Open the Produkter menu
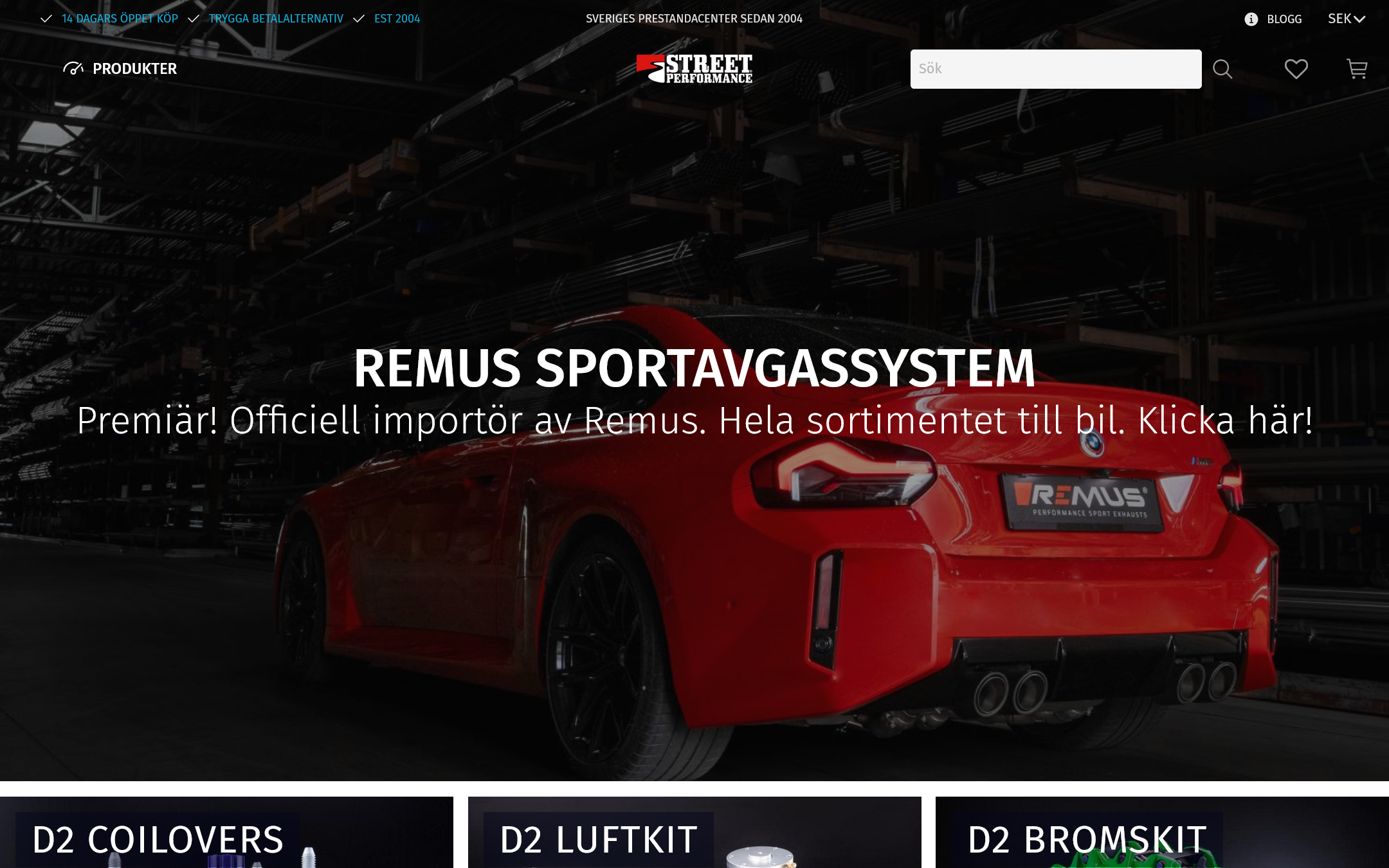The height and width of the screenshot is (868, 1389). point(121,69)
